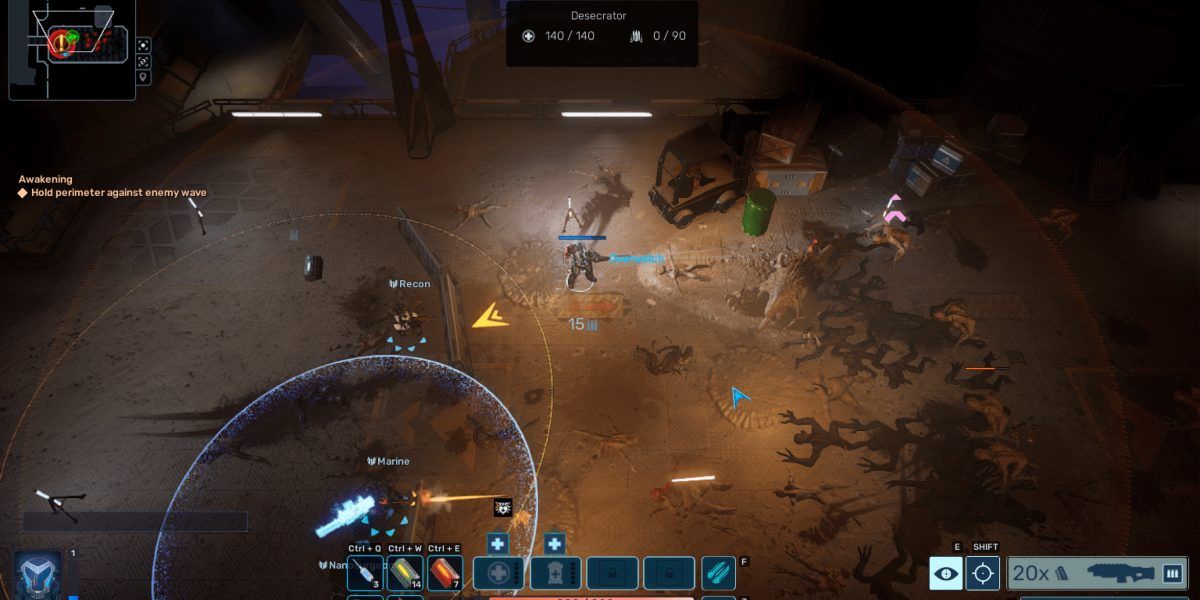Image resolution: width=1200 pixels, height=600 pixels.
Task: Toggle the eye vision mode
Action: (946, 573)
